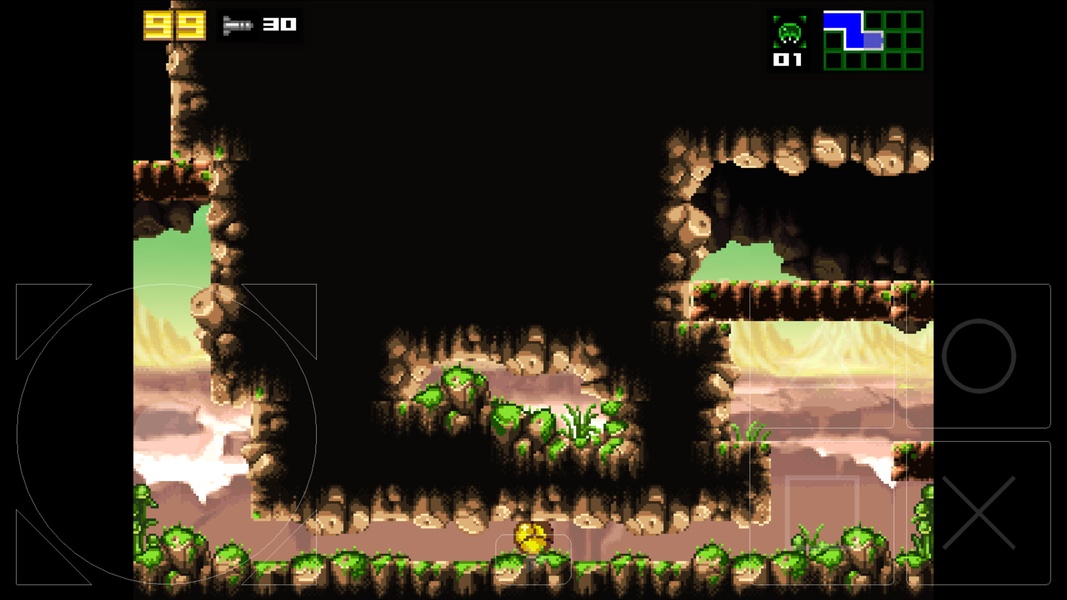Tap the small unlabeled rounded touch button

(533, 558)
